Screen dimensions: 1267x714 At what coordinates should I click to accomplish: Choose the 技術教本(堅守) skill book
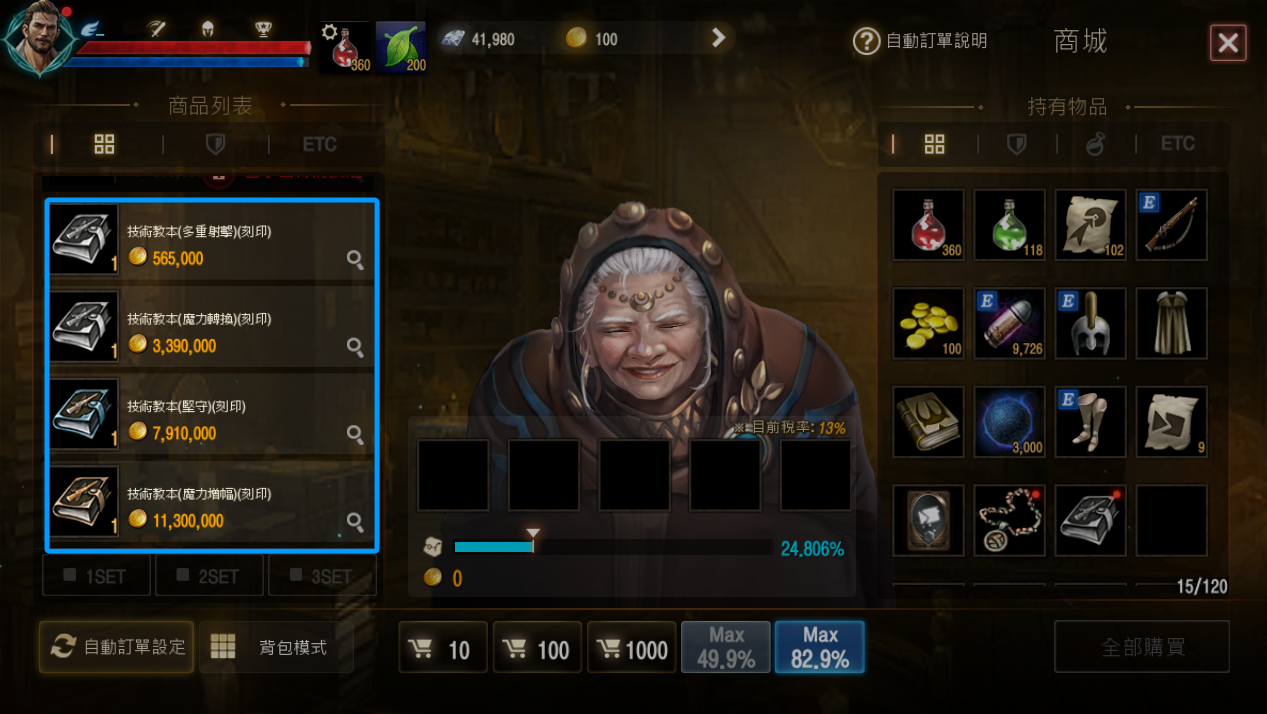point(211,415)
